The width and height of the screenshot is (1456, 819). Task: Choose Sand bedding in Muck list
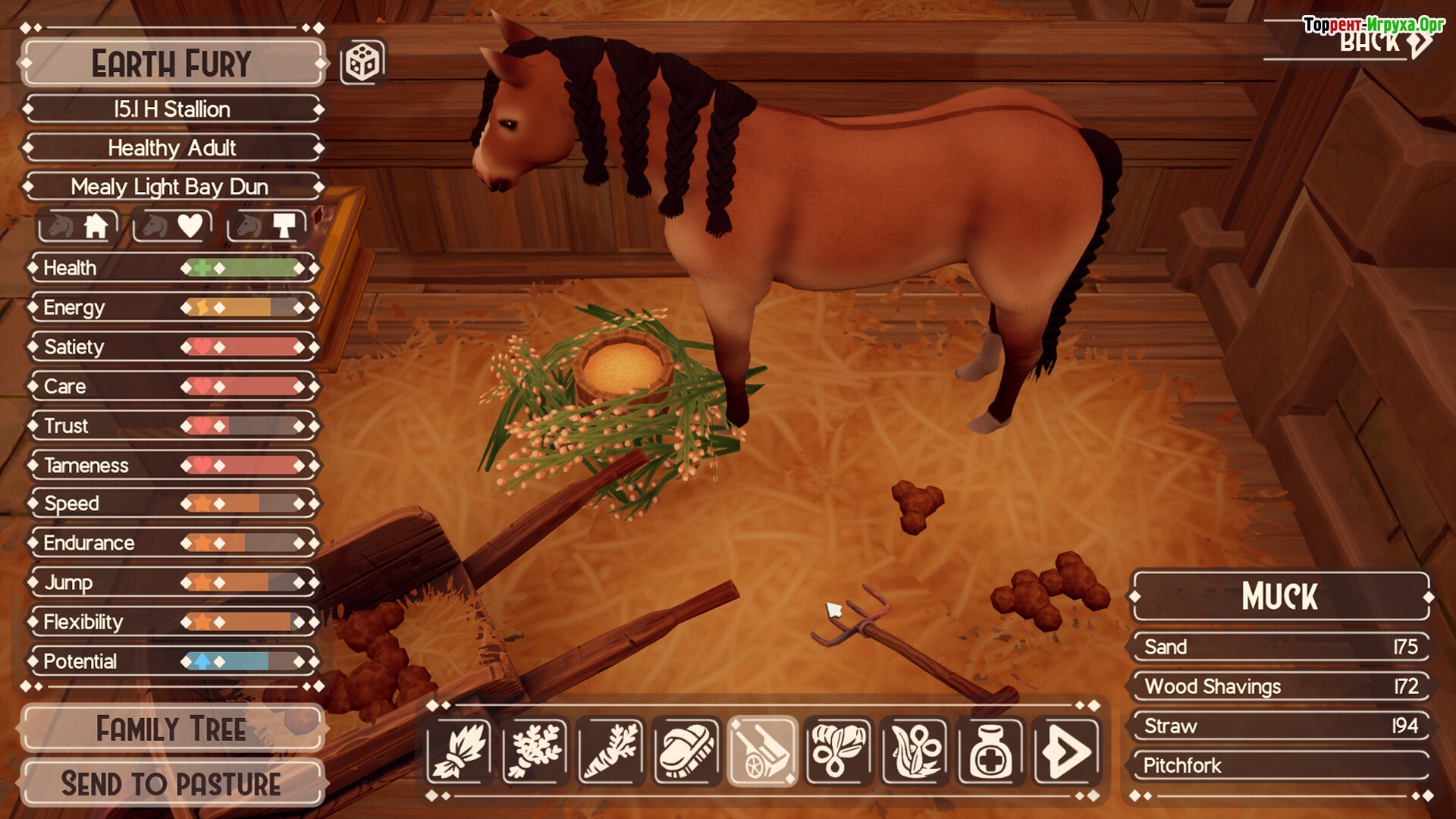click(1280, 647)
